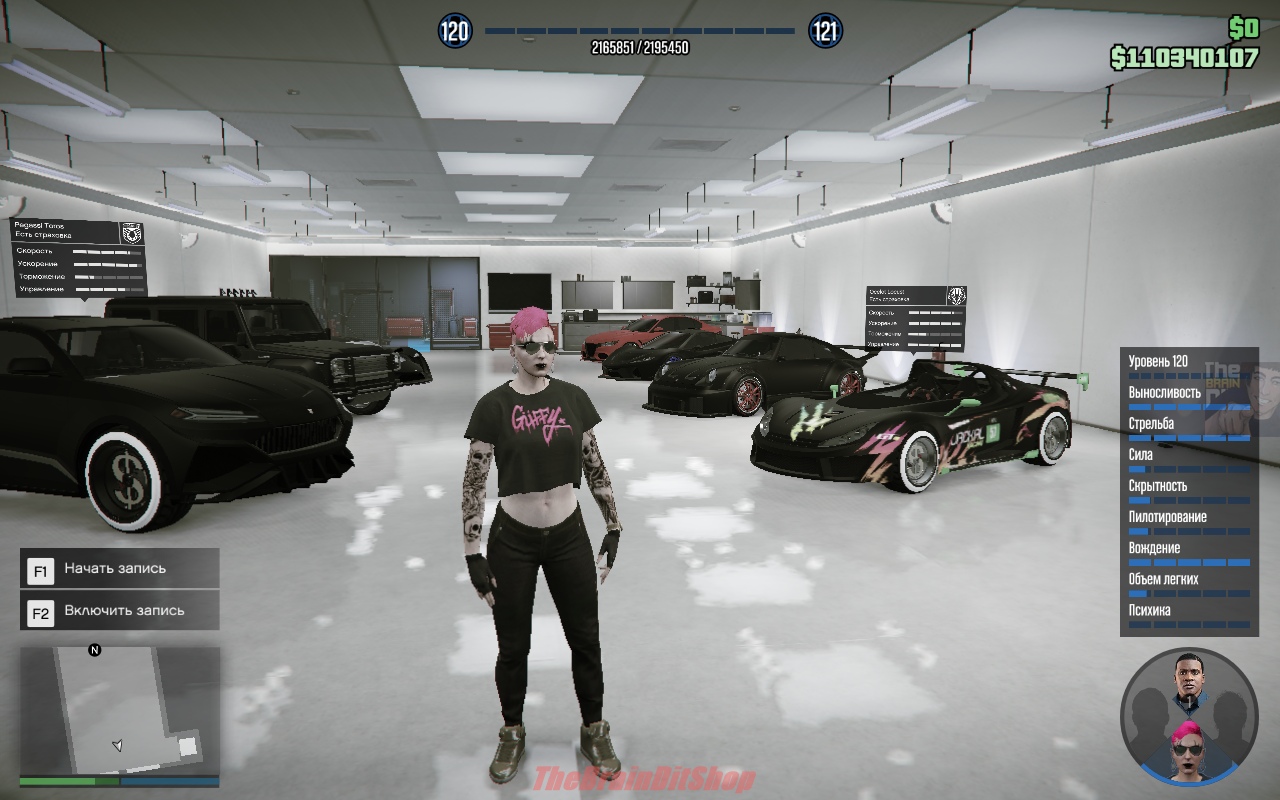This screenshot has height=800, width=1280.
Task: Click the Pegassi Toros vehicle stats card
Action: pyautogui.click(x=79, y=257)
